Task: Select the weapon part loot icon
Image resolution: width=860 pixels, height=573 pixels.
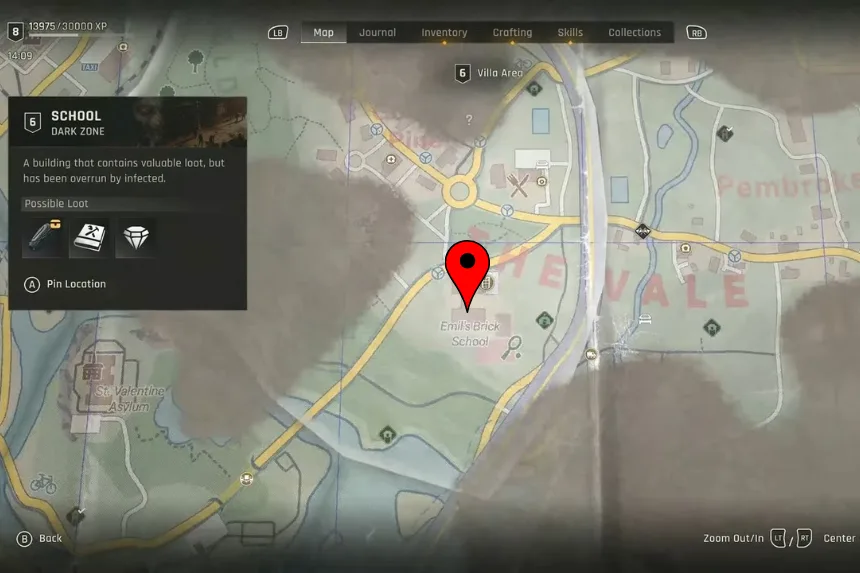Action: [43, 237]
